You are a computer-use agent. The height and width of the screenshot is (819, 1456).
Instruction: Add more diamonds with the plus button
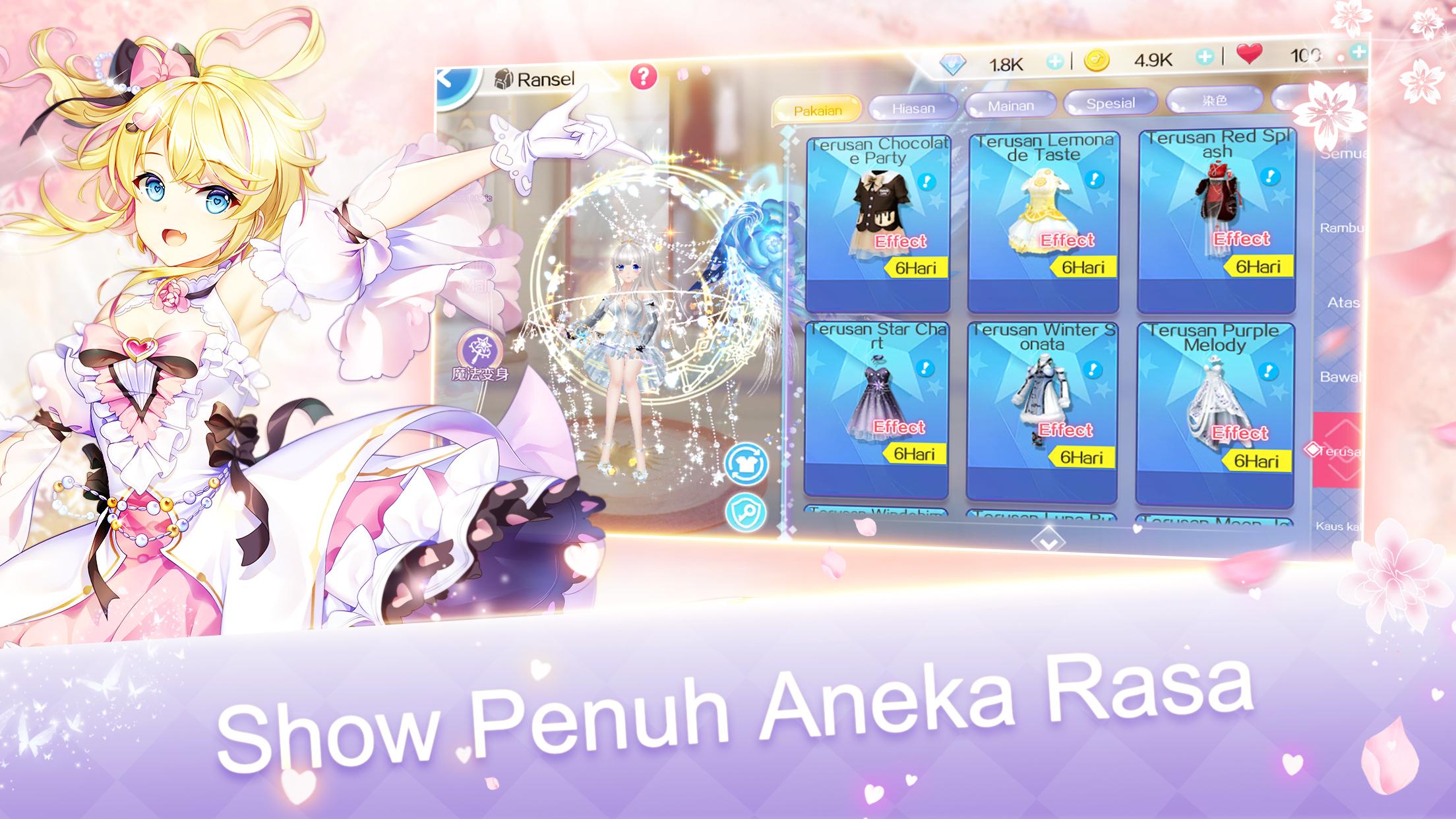(1054, 62)
